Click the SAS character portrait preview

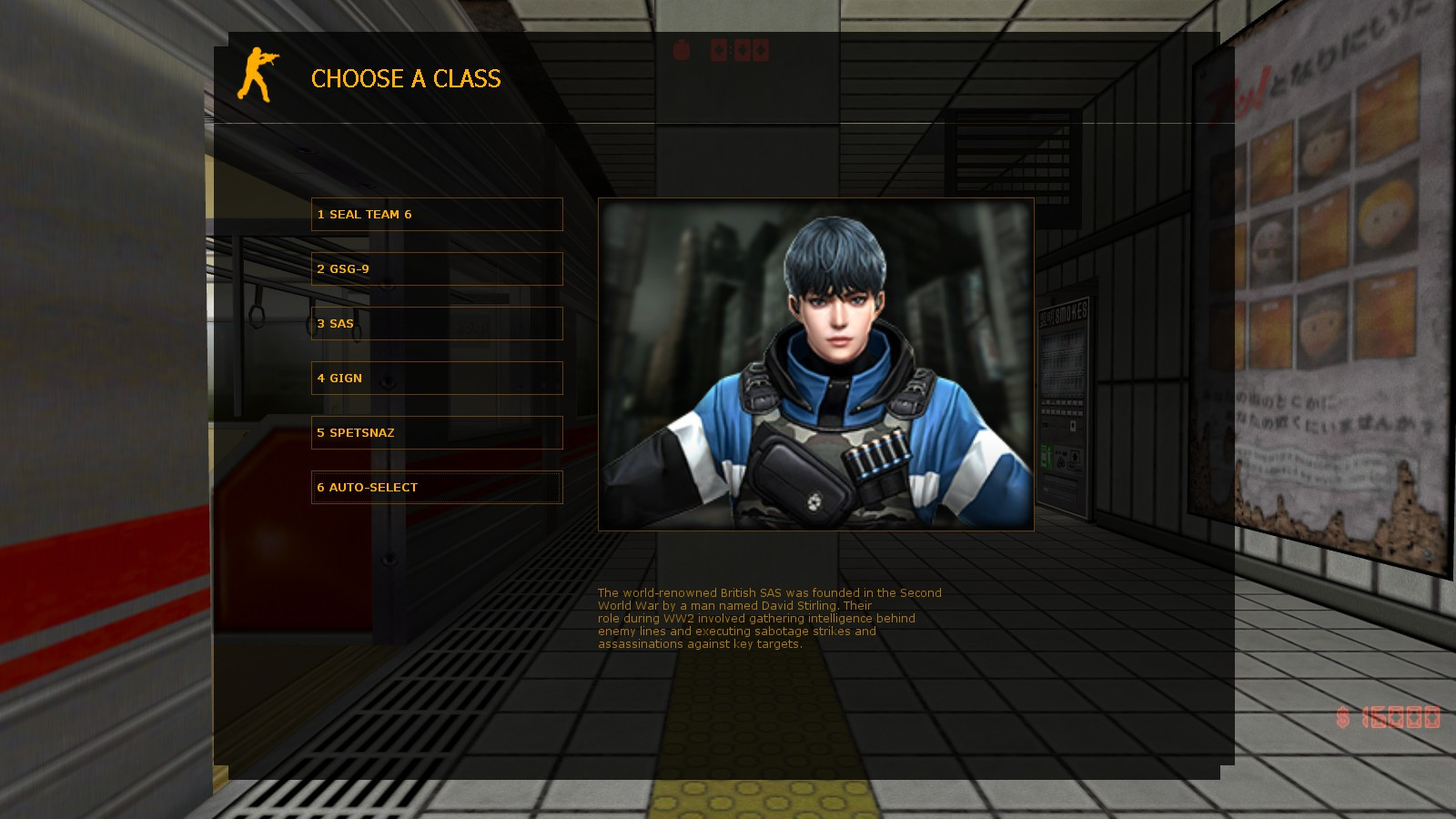pos(816,364)
